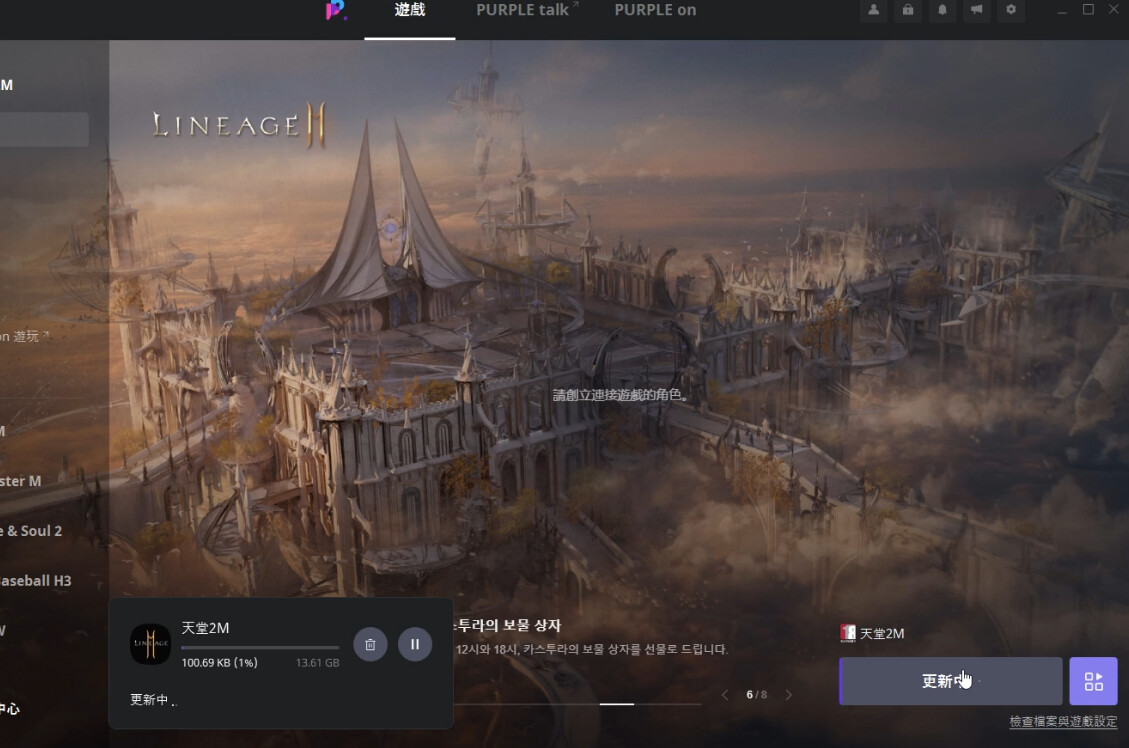Open the padlock security icon

click(907, 10)
